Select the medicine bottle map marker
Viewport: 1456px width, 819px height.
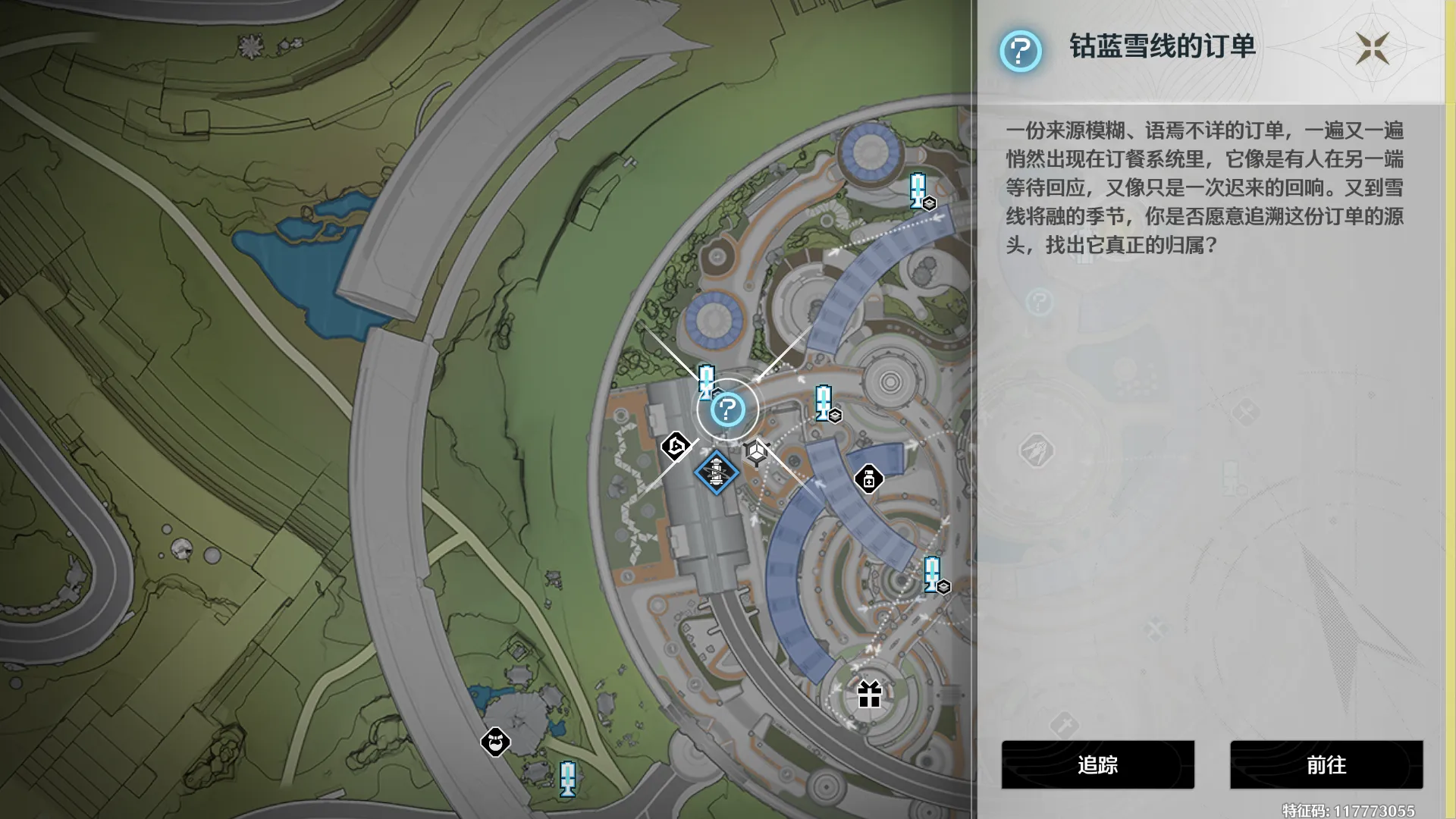[x=869, y=479]
